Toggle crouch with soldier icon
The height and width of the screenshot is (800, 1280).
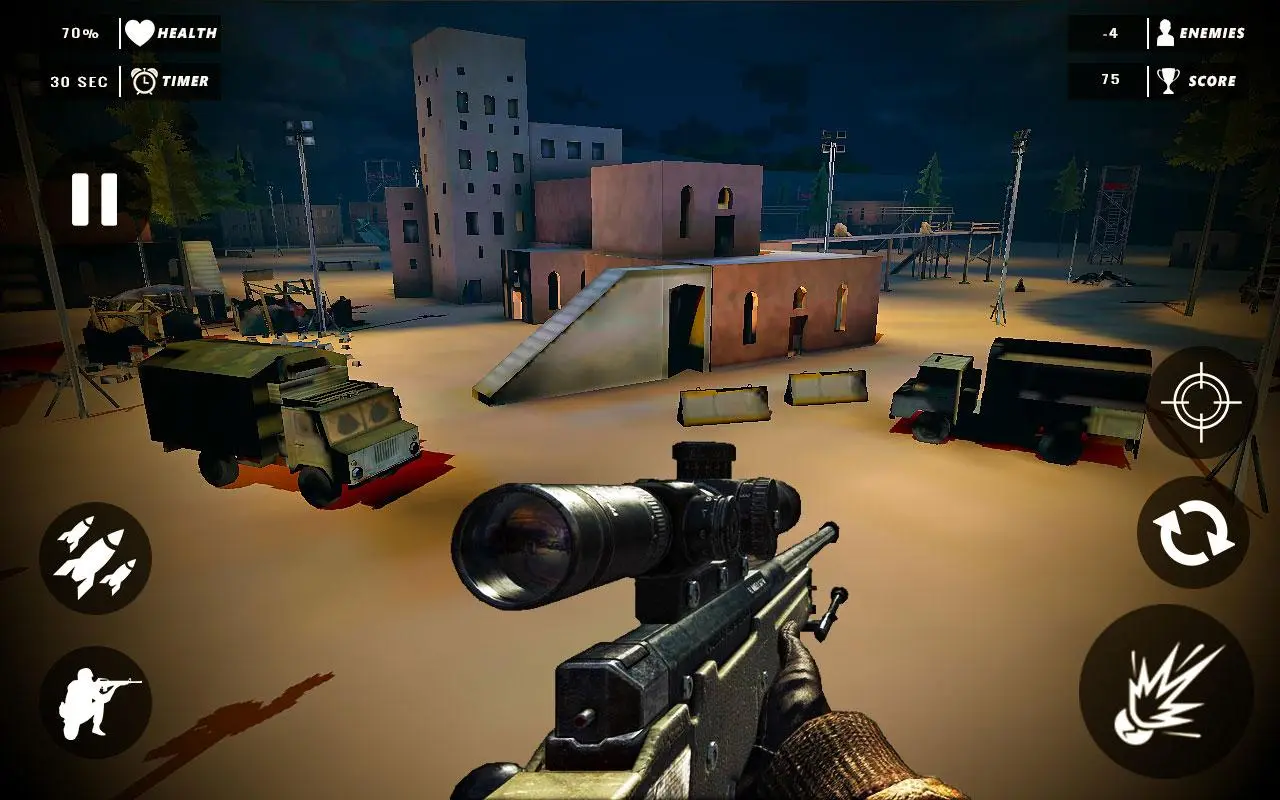pyautogui.click(x=93, y=693)
